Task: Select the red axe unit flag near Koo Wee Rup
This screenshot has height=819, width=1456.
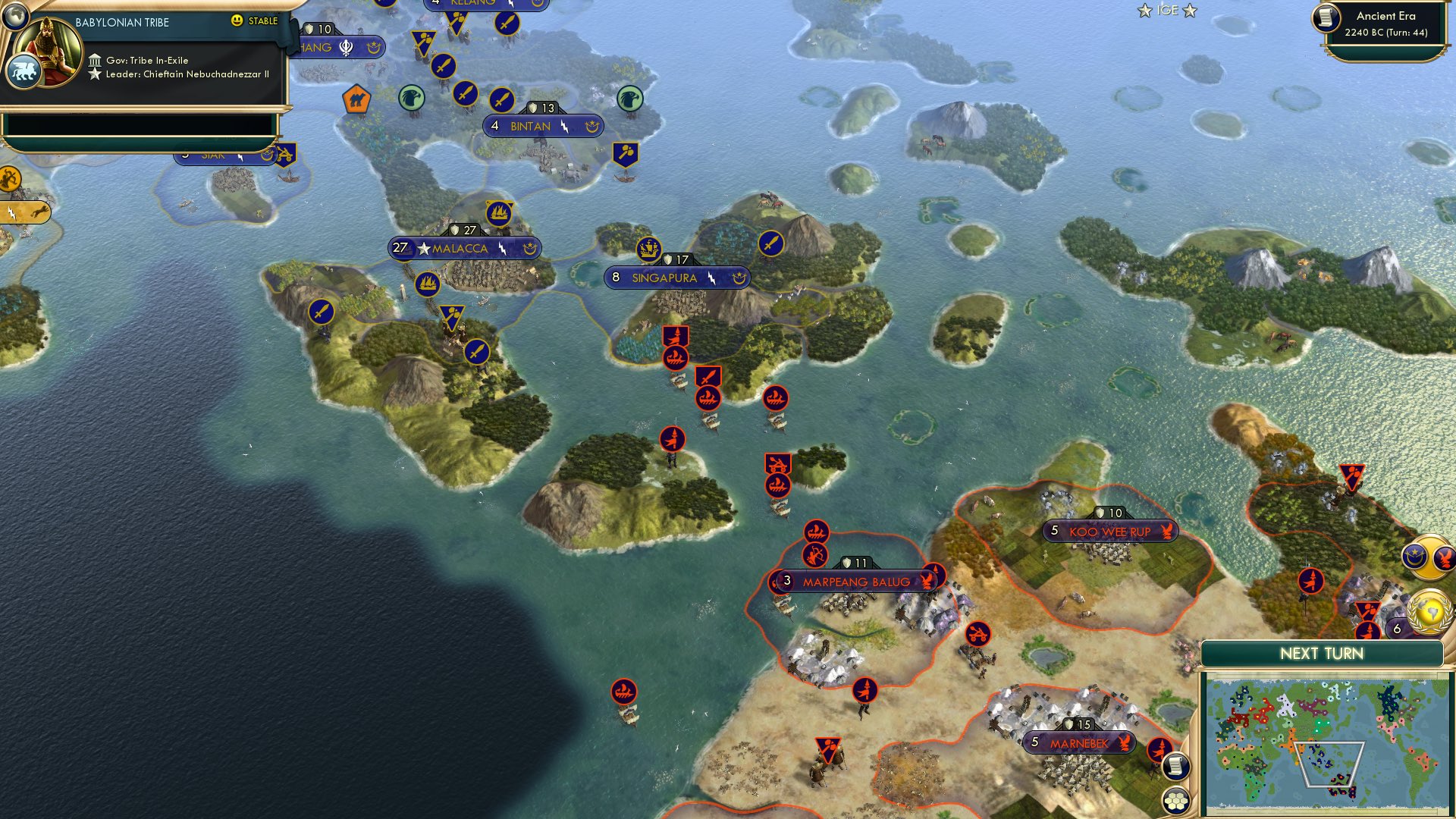Action: [x=1351, y=476]
